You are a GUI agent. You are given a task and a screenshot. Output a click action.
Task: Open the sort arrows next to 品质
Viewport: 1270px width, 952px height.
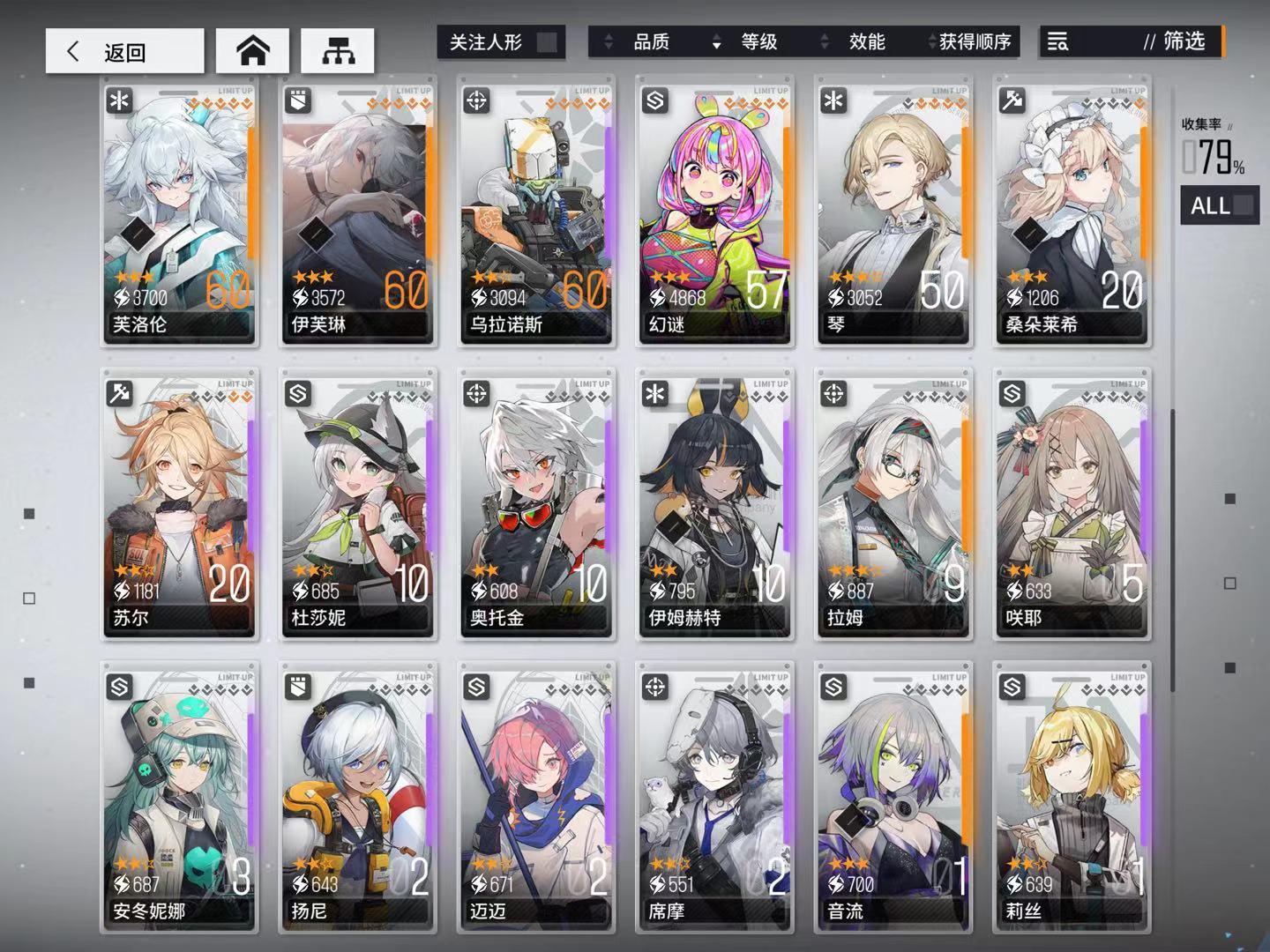[609, 41]
